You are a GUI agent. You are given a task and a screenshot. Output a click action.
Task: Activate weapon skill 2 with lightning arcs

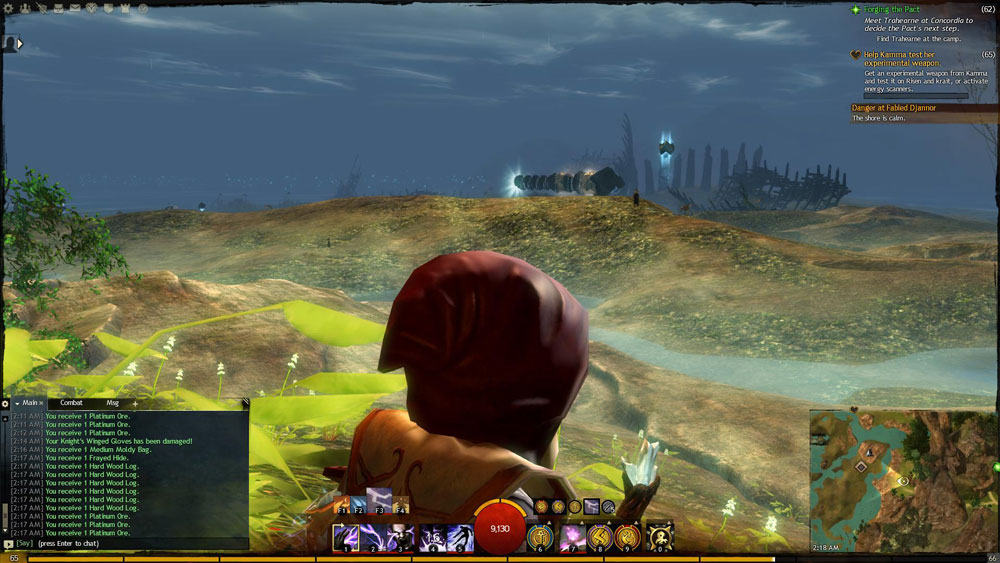(374, 537)
